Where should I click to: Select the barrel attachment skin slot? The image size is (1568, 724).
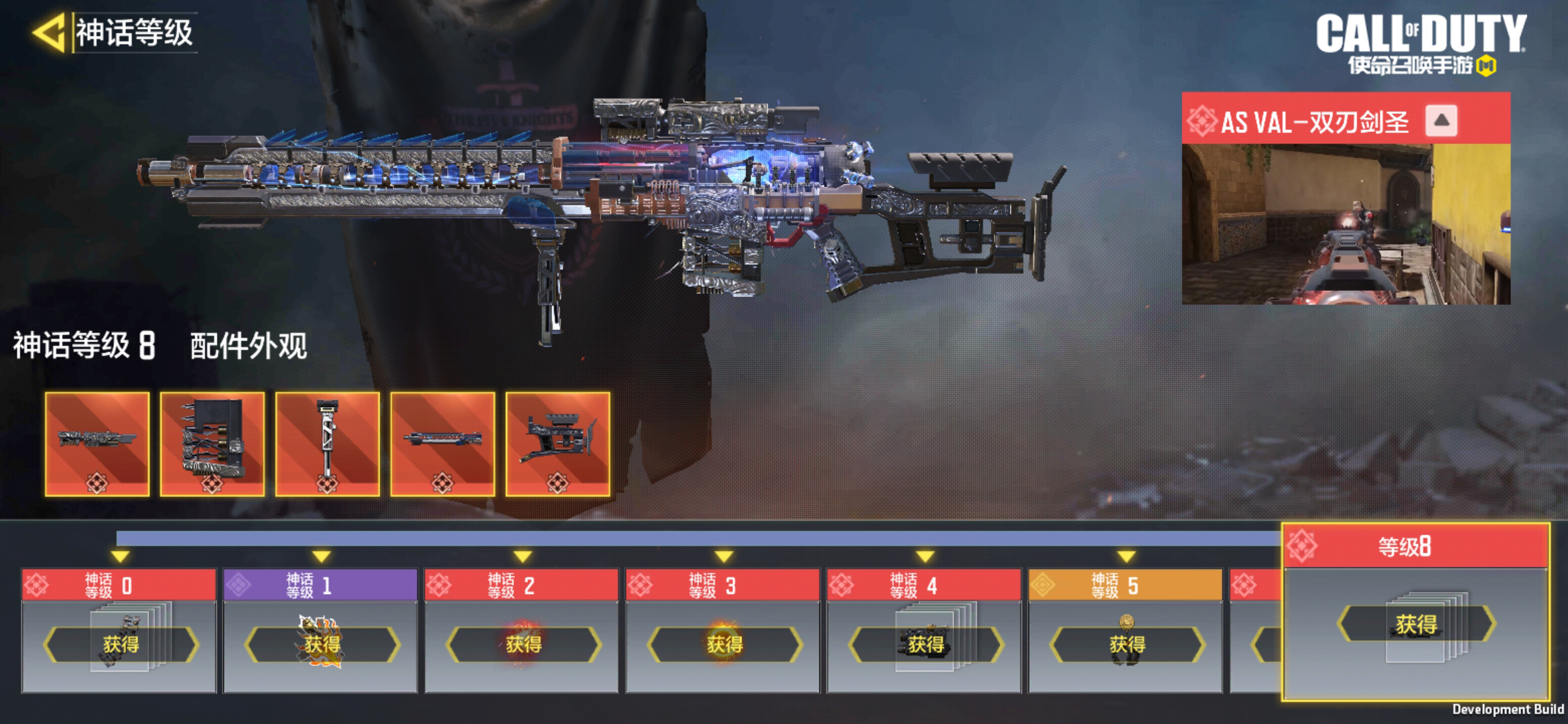442,444
